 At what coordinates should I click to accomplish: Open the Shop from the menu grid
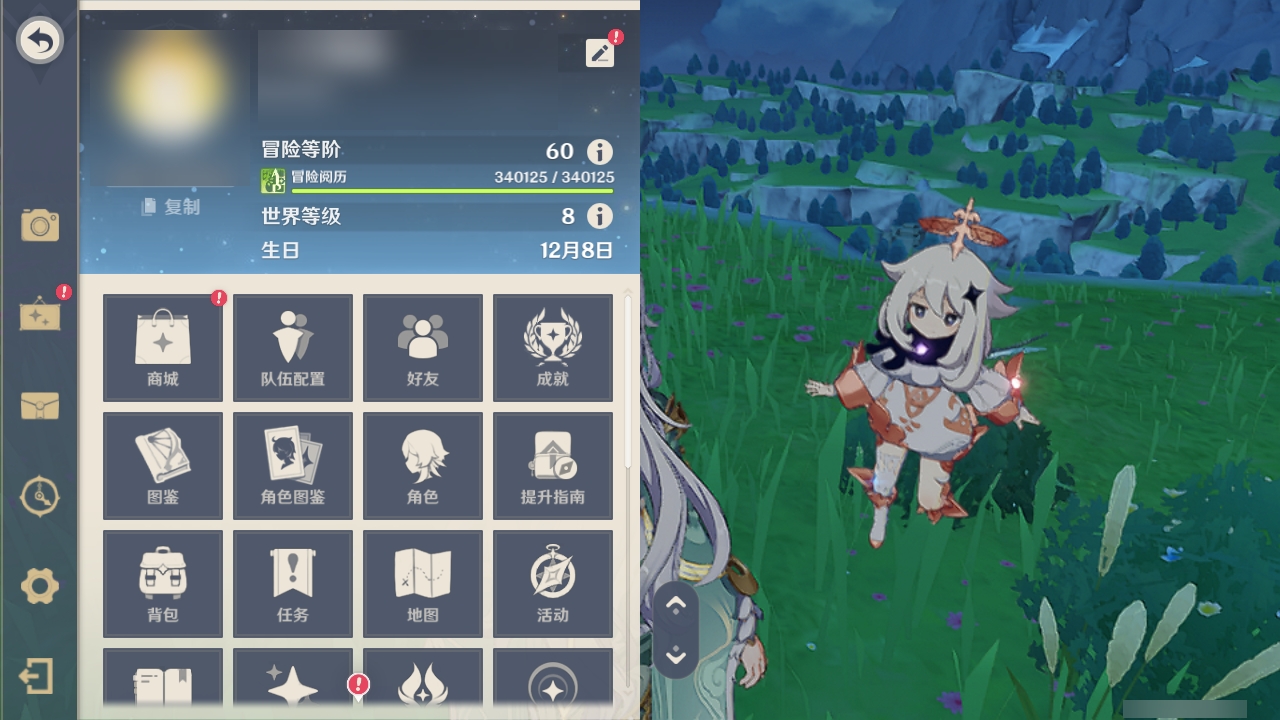[162, 347]
